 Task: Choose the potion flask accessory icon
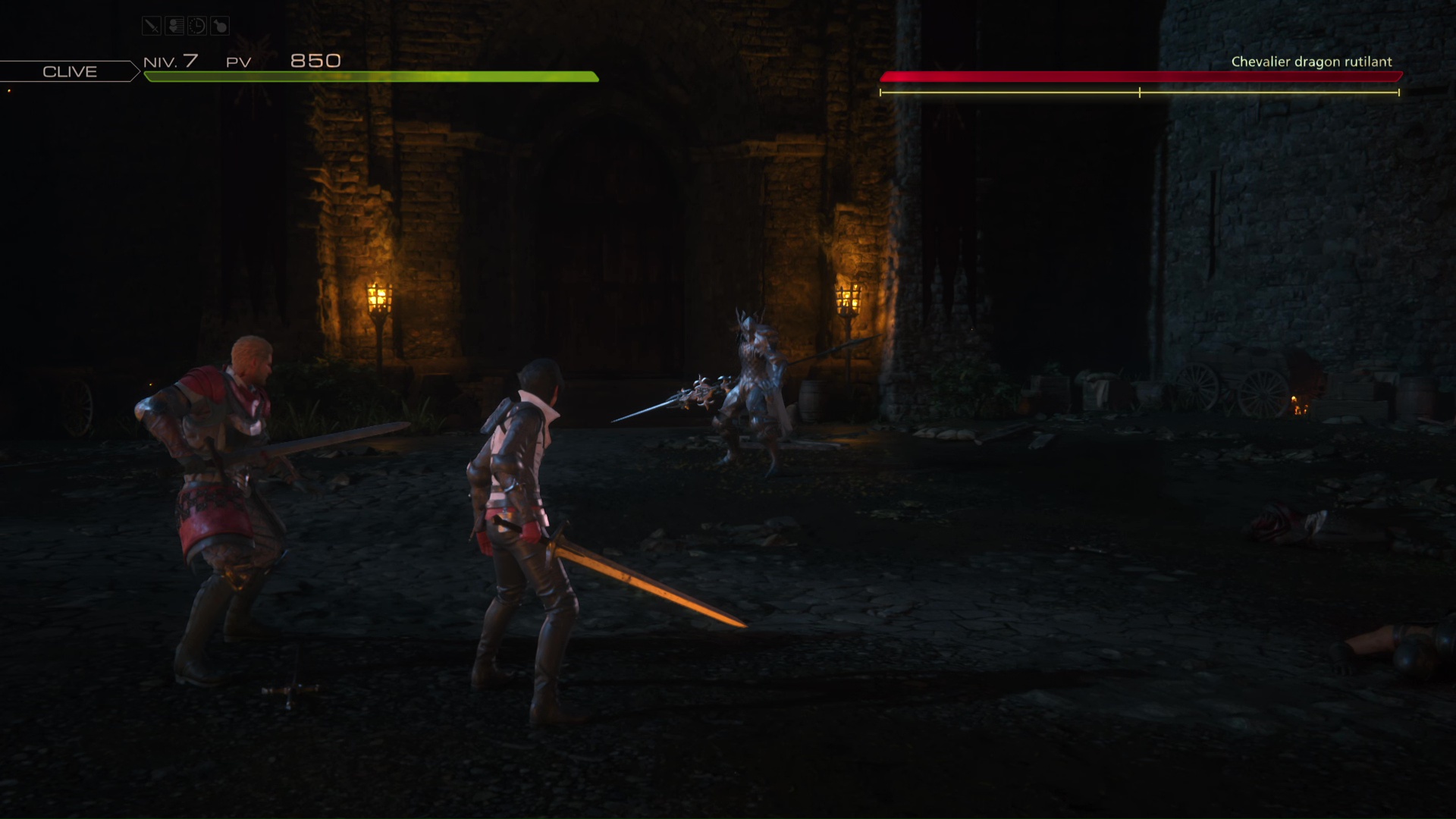coord(219,27)
